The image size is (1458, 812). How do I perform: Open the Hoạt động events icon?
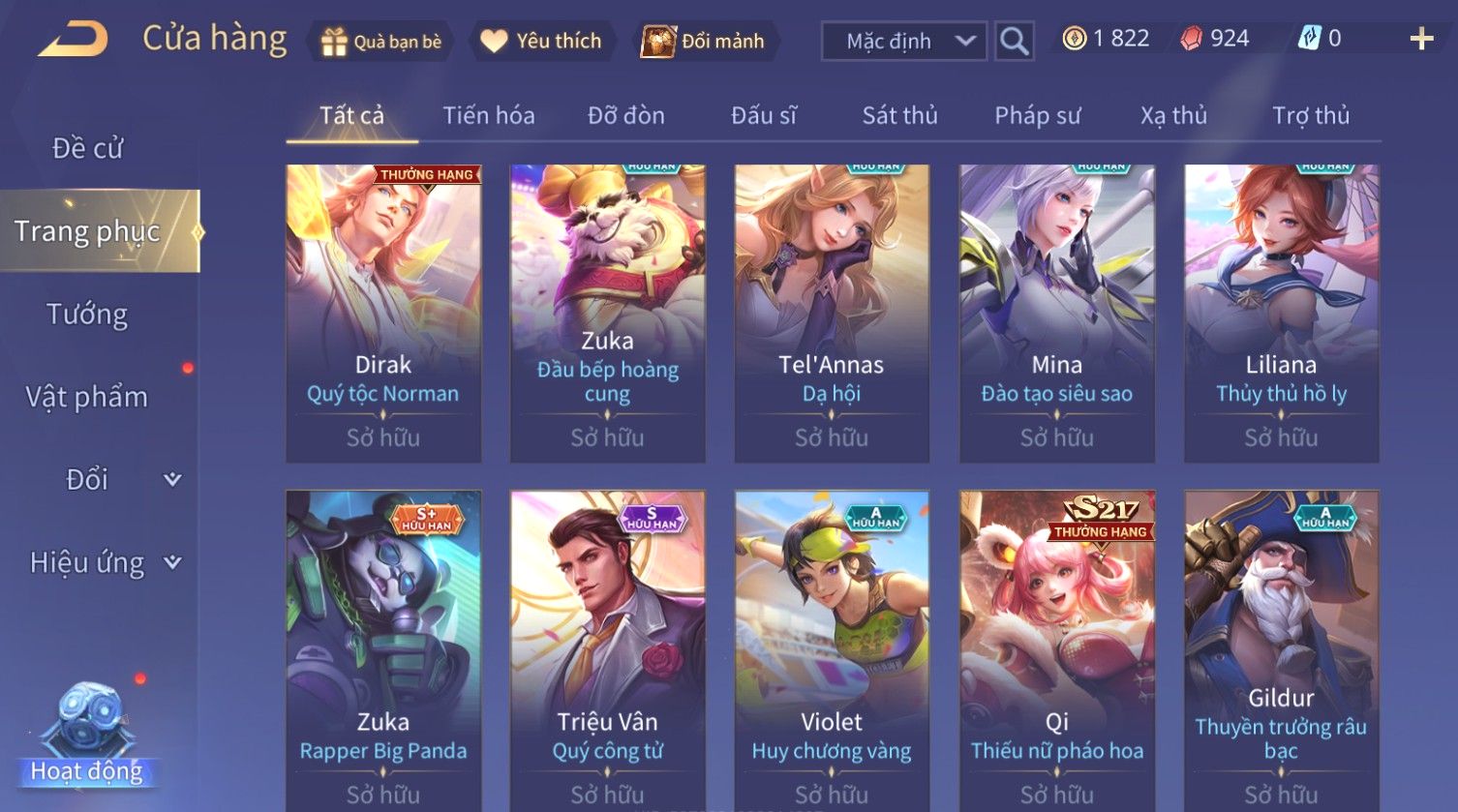click(87, 736)
